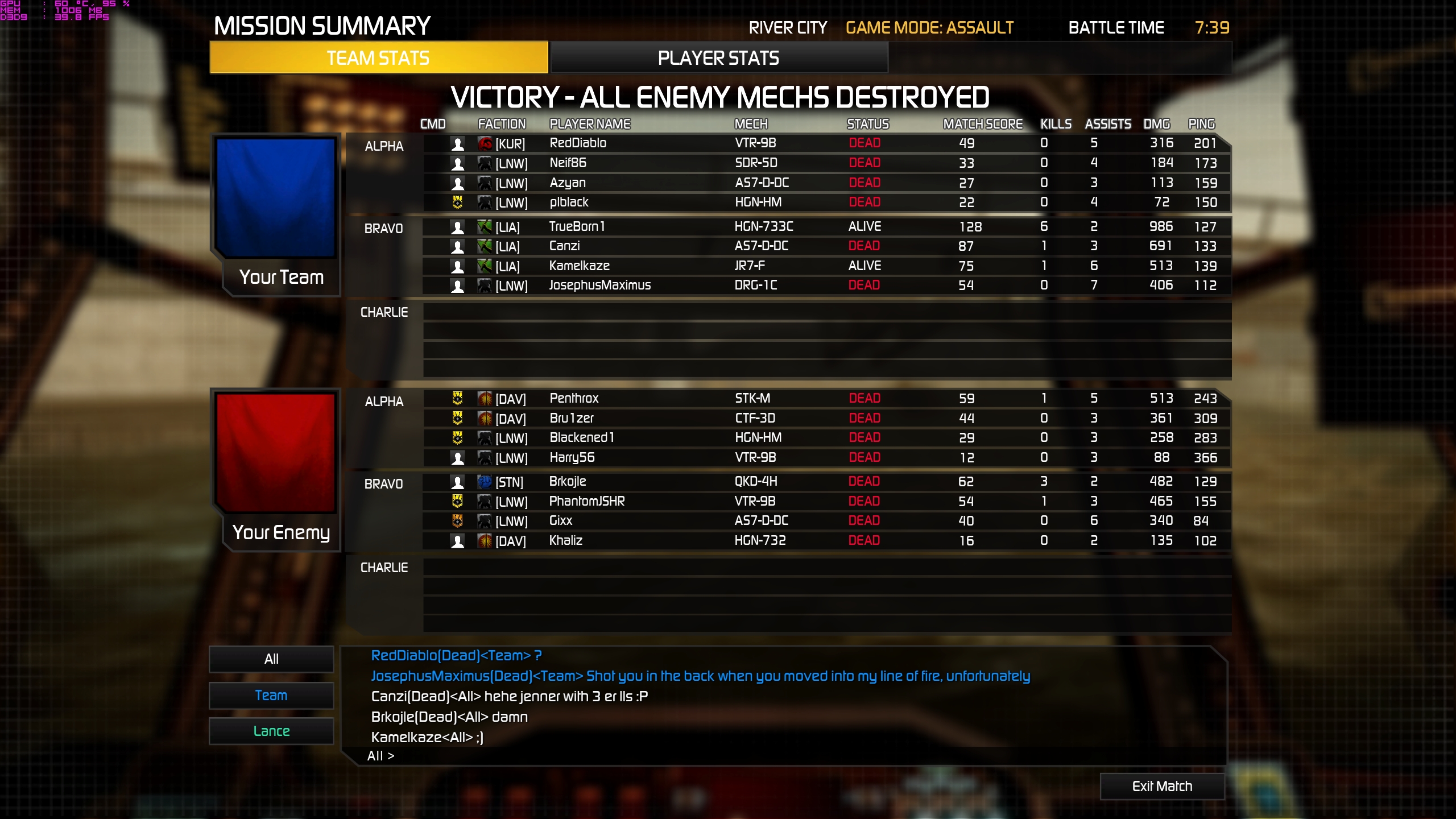Select the Lance chat channel
The height and width of the screenshot is (819, 1456).
271,731
